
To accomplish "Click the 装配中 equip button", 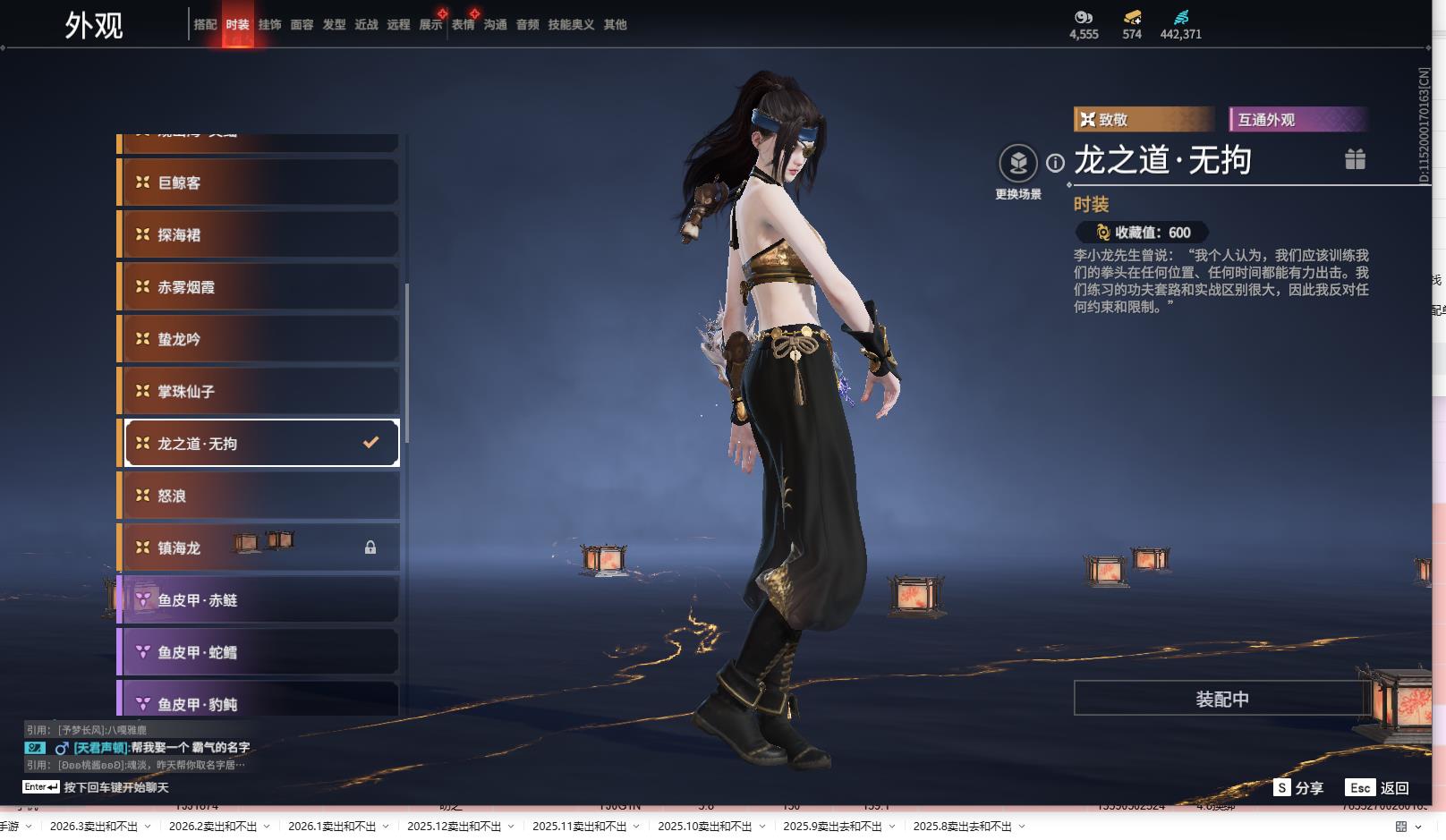I will pos(1221,699).
